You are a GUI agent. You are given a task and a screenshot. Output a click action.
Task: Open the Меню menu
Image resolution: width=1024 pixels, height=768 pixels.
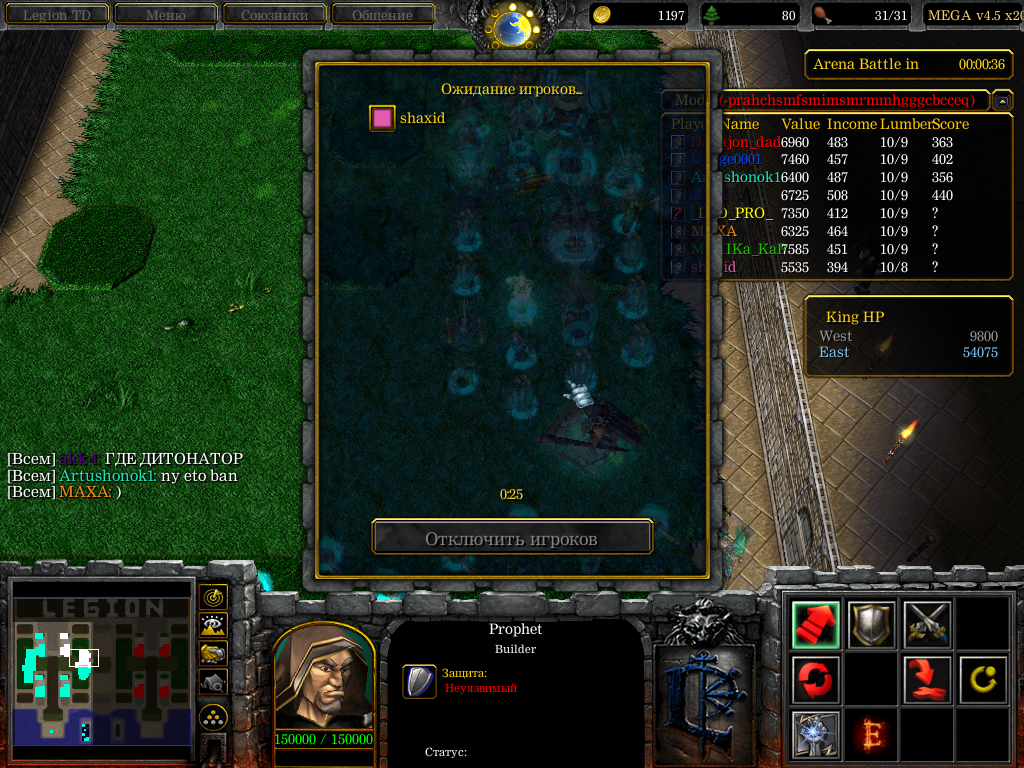pyautogui.click(x=166, y=15)
